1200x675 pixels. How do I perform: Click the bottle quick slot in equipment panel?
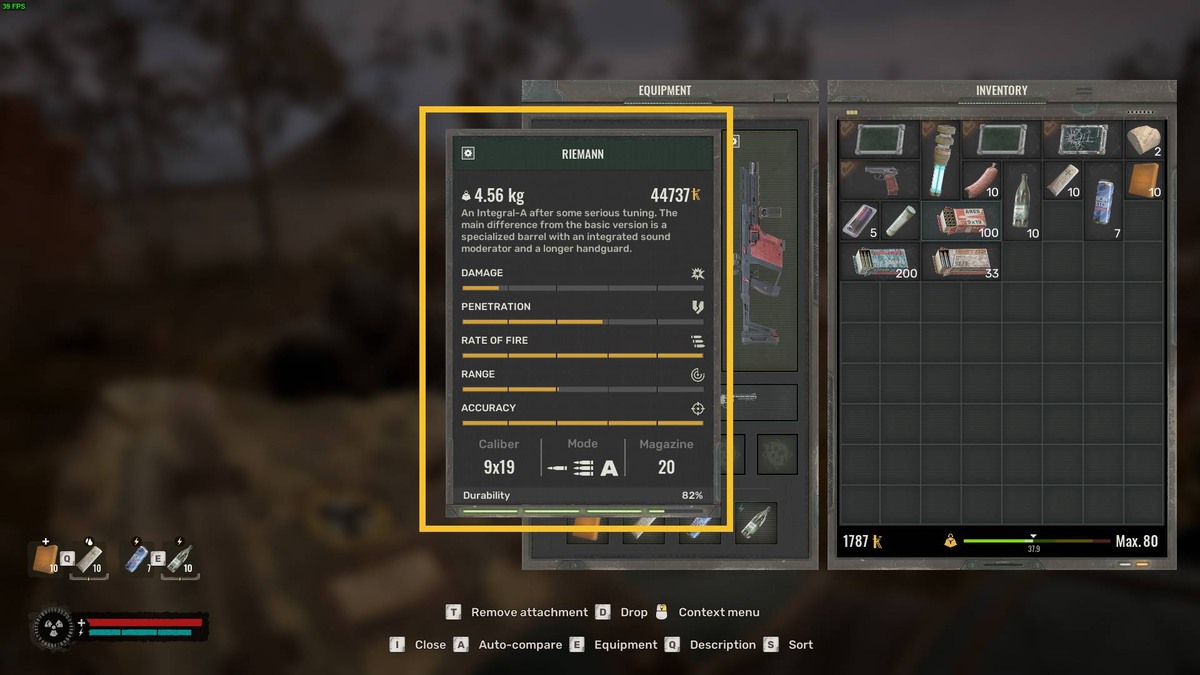(756, 522)
